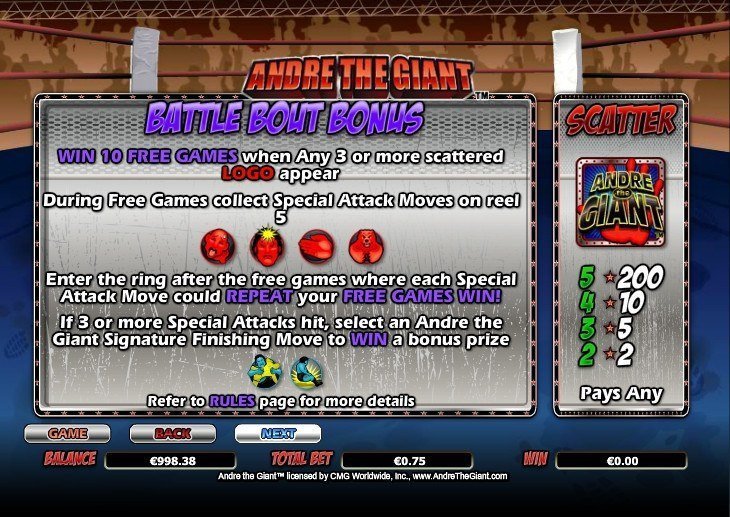Return to the game with the GAME button
This screenshot has height=517, width=730.
(67, 434)
